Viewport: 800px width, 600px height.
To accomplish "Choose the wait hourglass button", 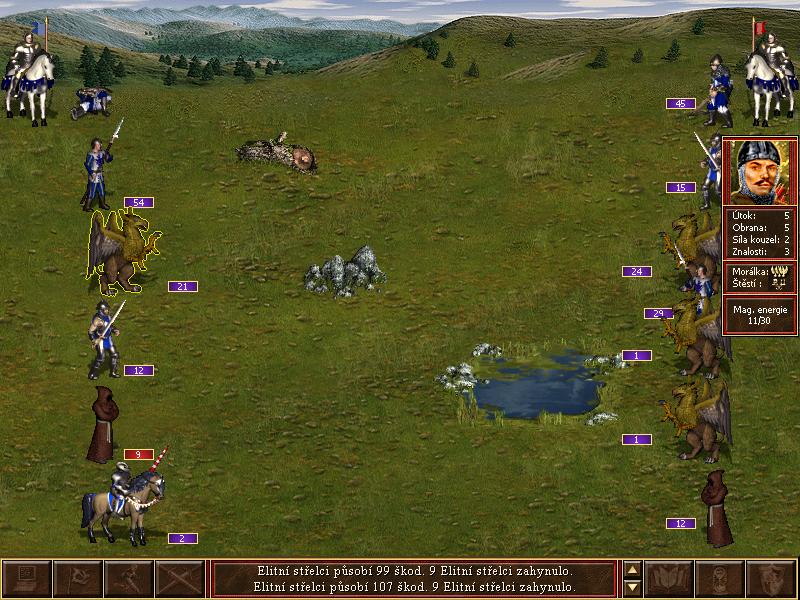I will tap(719, 579).
